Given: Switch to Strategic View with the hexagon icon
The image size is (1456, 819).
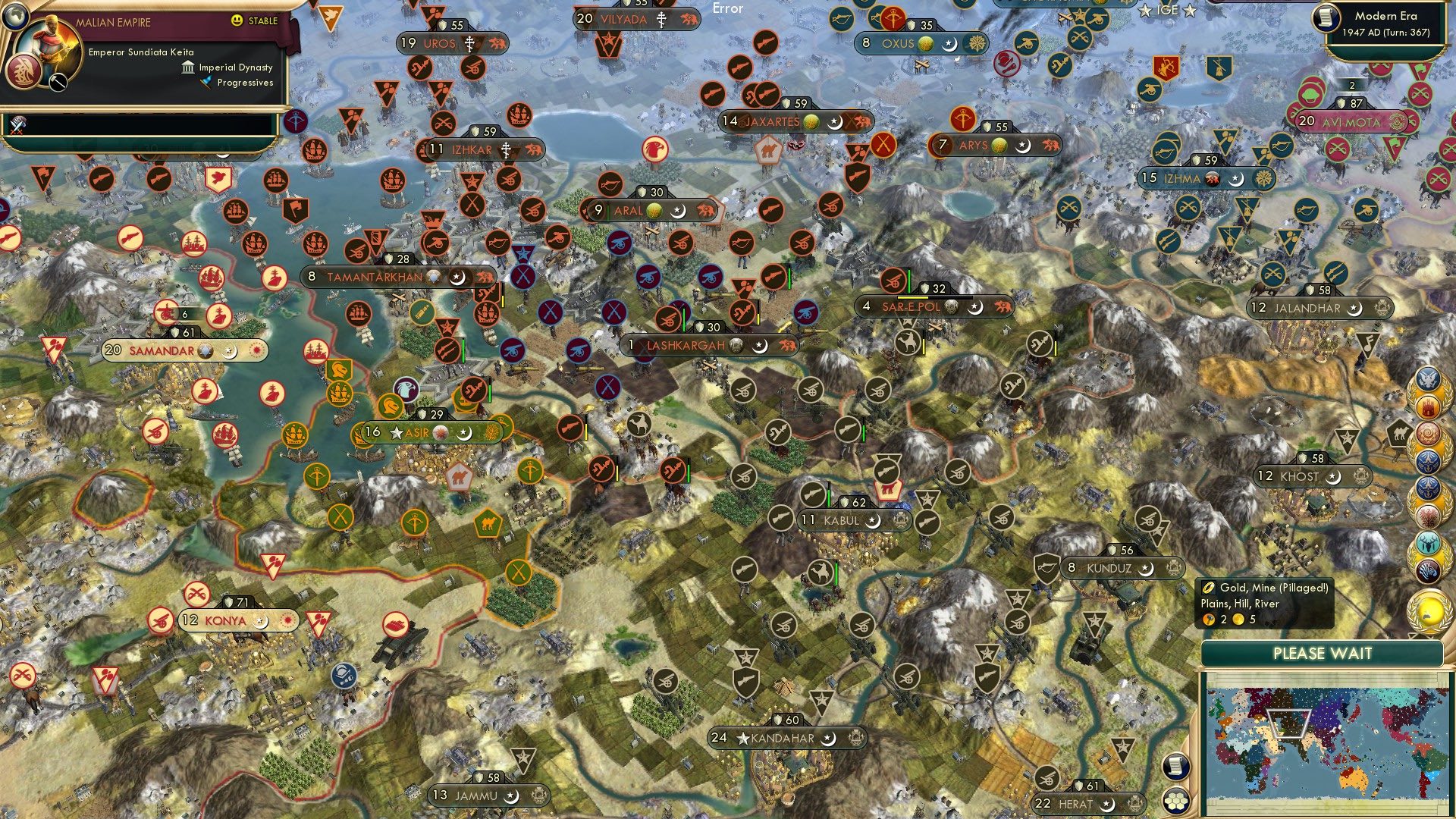Looking at the screenshot, I should click(x=1175, y=801).
